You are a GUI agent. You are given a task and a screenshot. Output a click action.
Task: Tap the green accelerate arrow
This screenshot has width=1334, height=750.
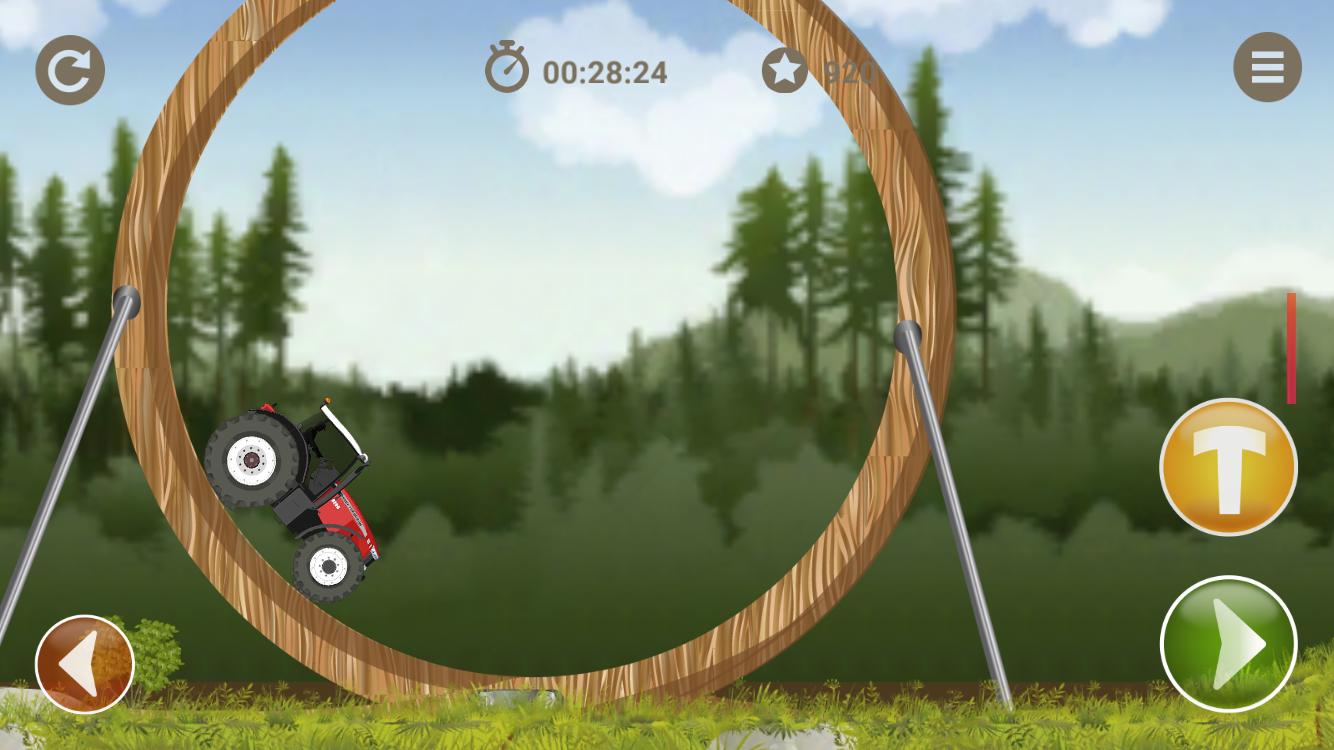coord(1229,645)
